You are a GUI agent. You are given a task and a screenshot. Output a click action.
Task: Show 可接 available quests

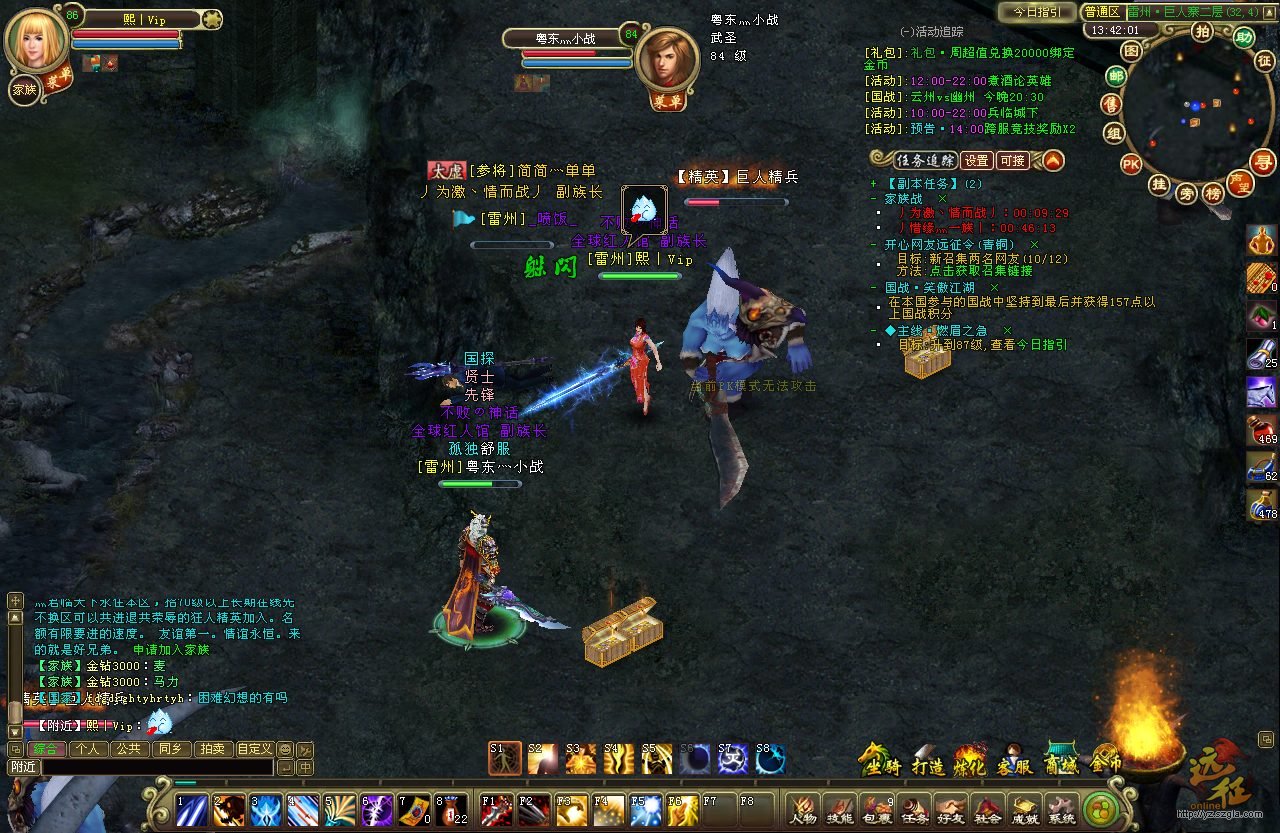[1013, 160]
